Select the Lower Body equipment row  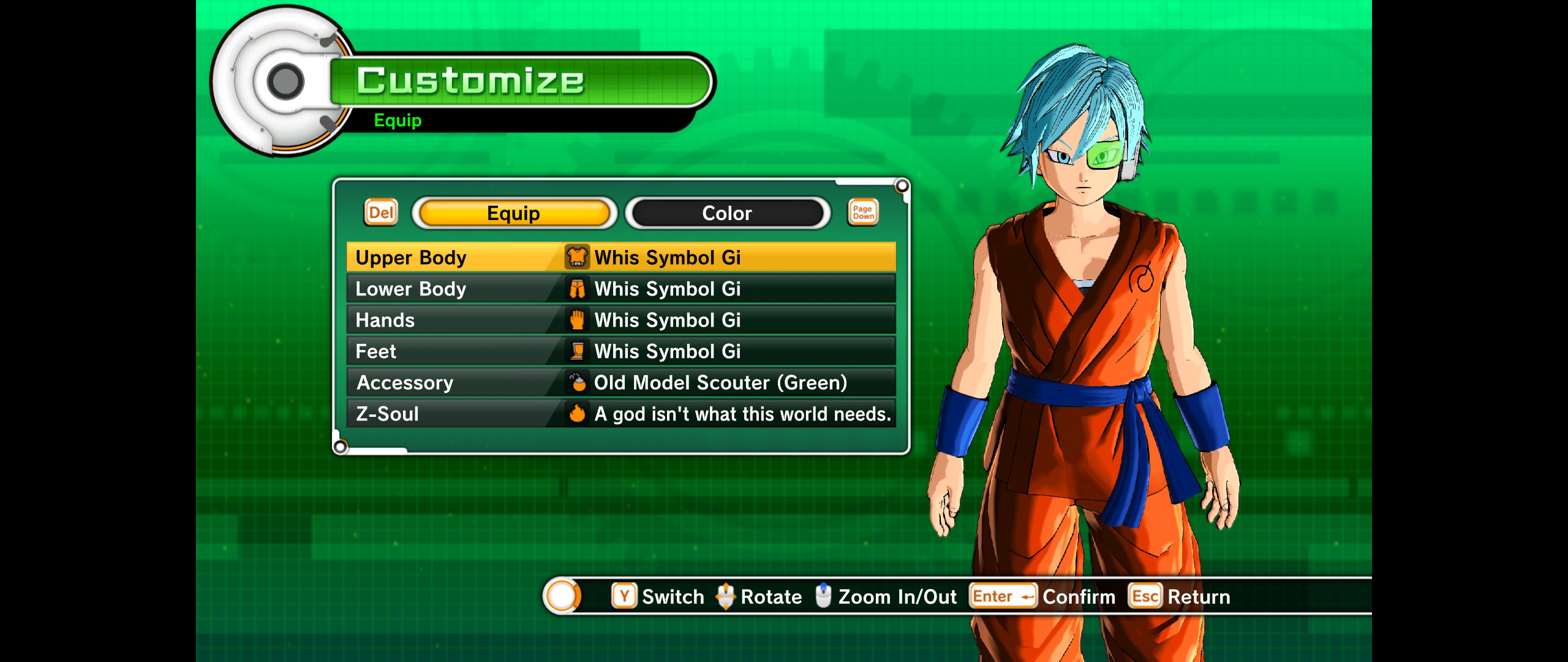coord(620,289)
